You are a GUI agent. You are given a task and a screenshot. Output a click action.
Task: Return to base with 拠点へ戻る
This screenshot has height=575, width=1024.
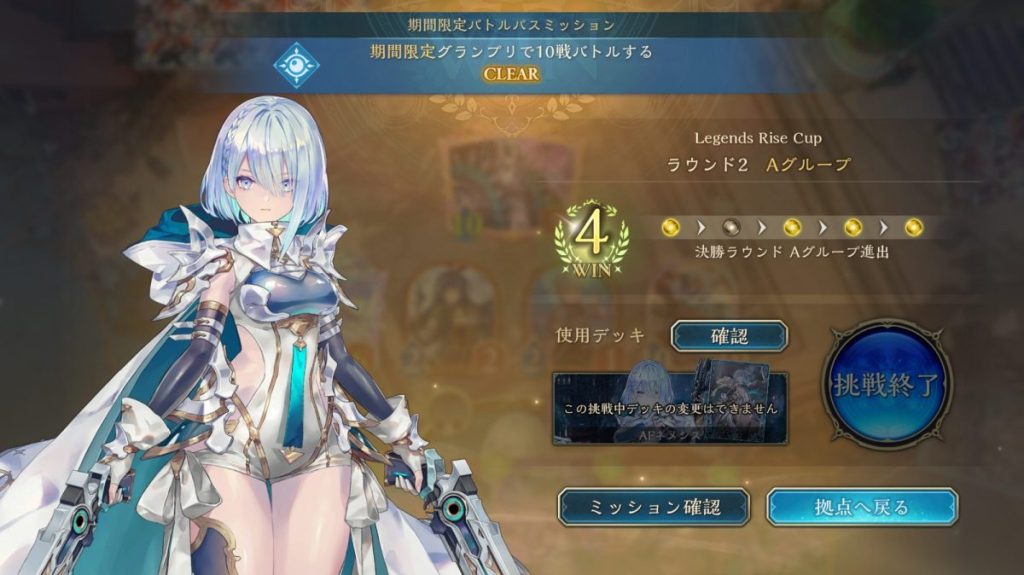(x=861, y=507)
